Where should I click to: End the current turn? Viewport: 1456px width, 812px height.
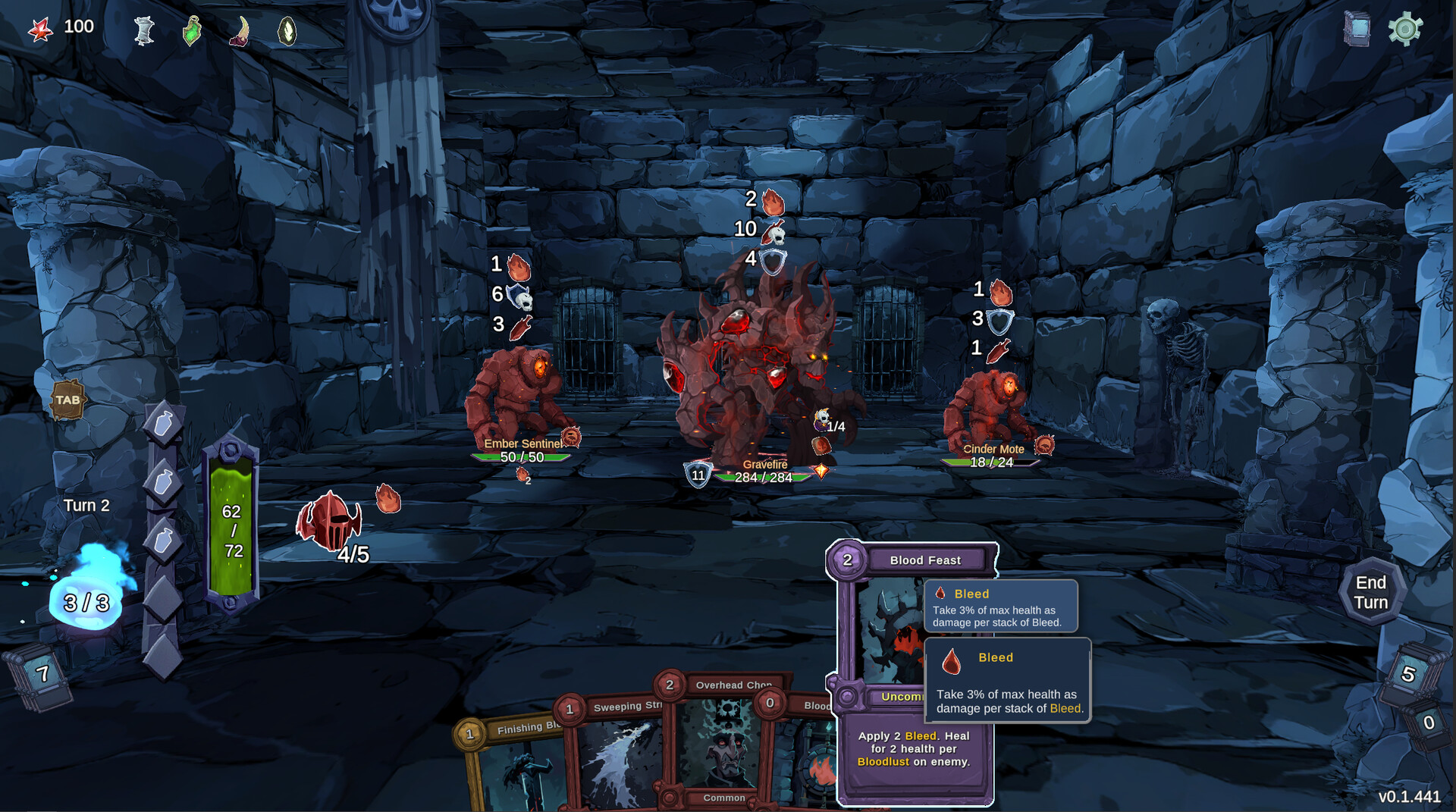[x=1370, y=592]
